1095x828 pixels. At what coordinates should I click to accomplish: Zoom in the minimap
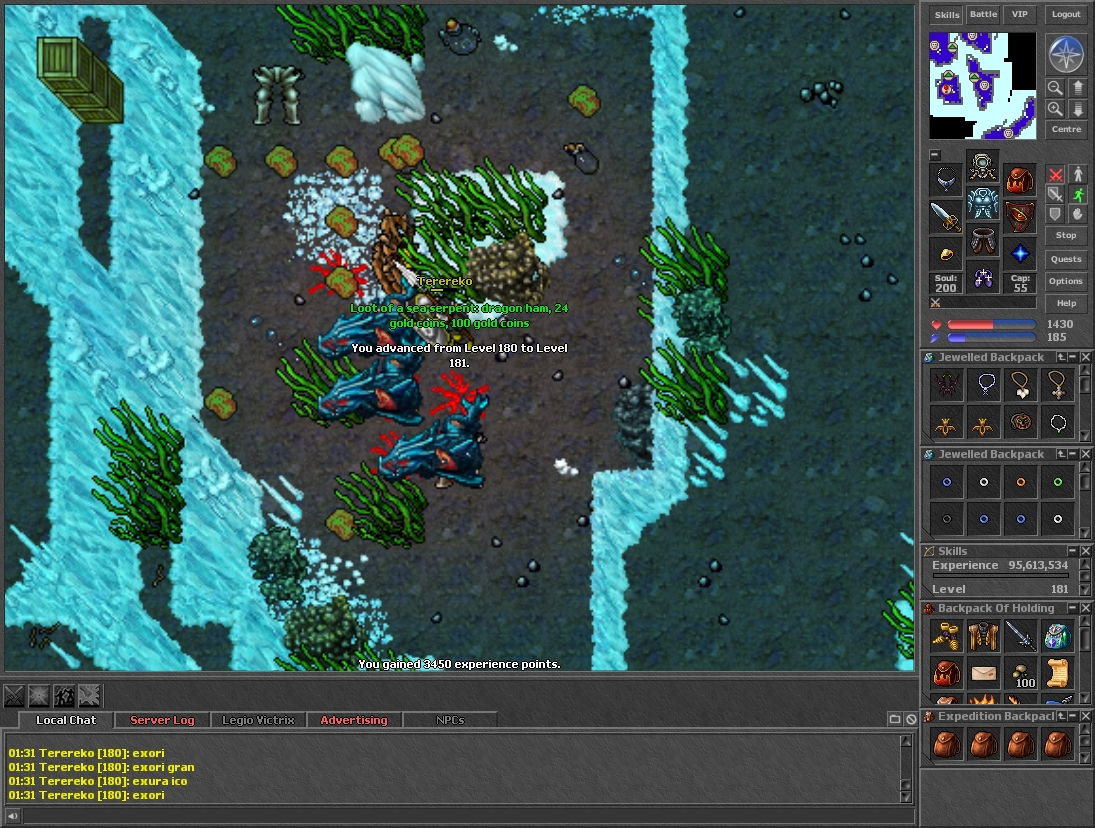click(1055, 109)
